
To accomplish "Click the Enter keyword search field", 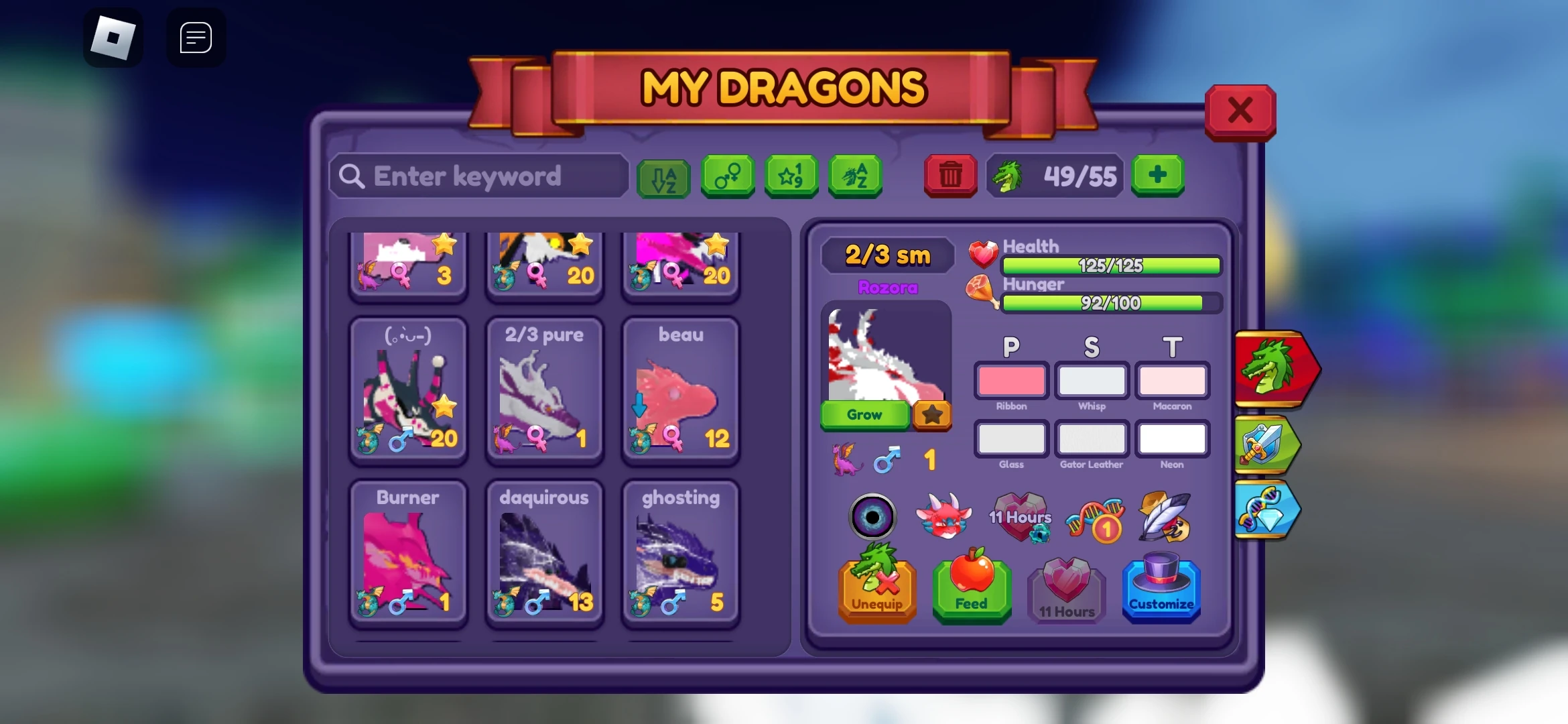I will coord(478,176).
